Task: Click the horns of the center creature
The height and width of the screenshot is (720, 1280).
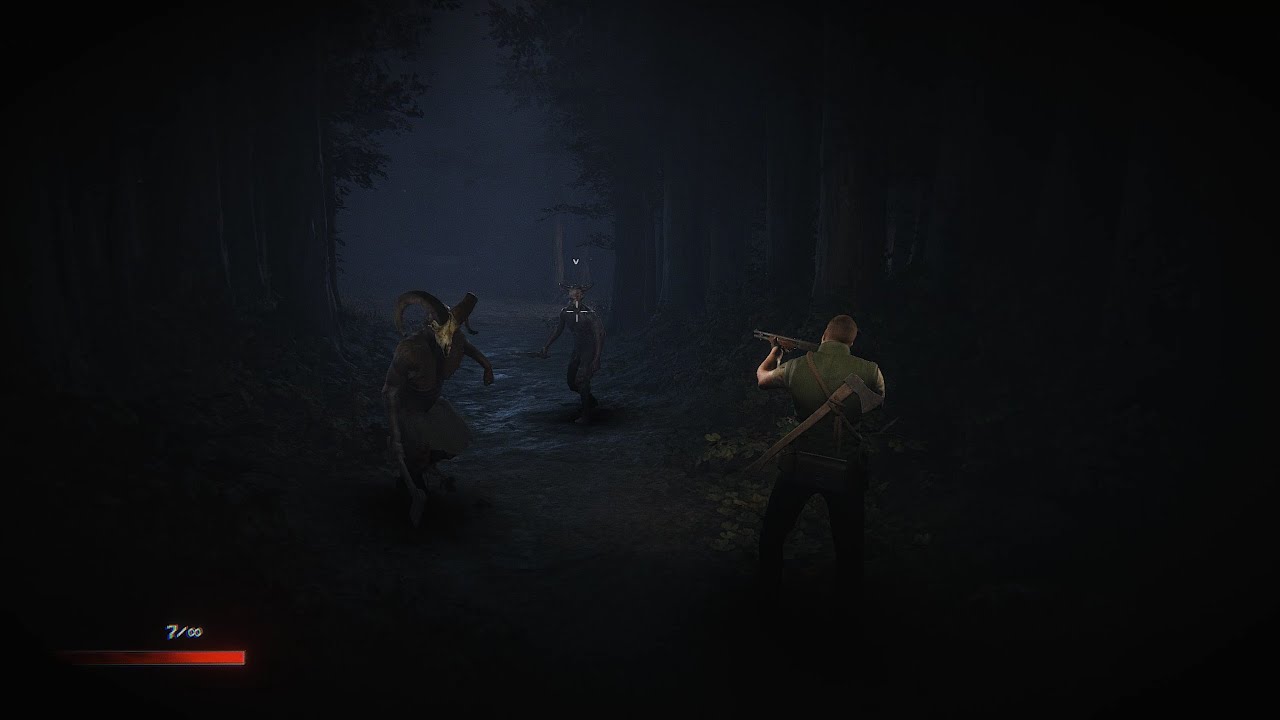Action: pyautogui.click(x=575, y=285)
